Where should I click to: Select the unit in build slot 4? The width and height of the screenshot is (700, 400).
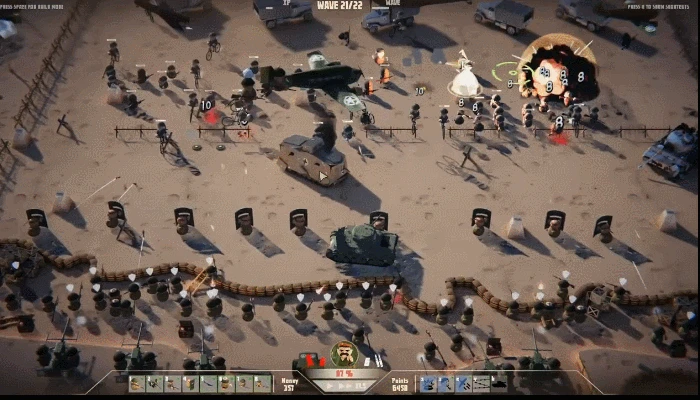click(190, 383)
